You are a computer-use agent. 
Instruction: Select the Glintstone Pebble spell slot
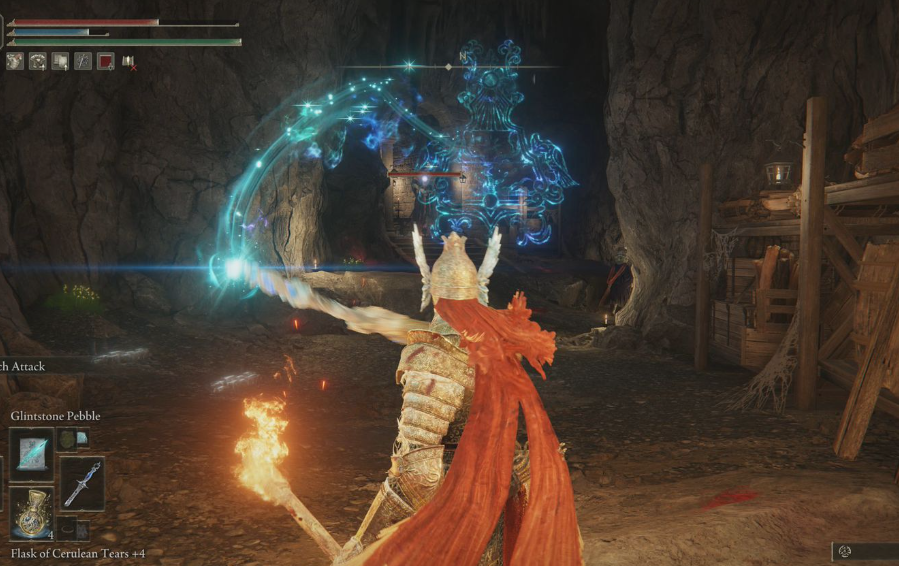coord(32,451)
